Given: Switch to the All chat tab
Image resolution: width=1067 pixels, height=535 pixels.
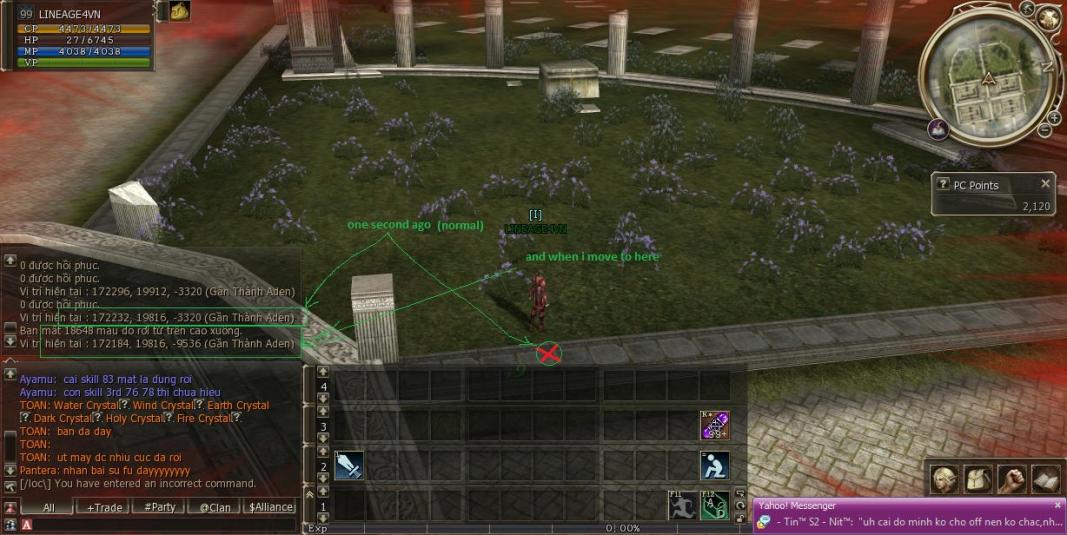Looking at the screenshot, I should [x=48, y=507].
